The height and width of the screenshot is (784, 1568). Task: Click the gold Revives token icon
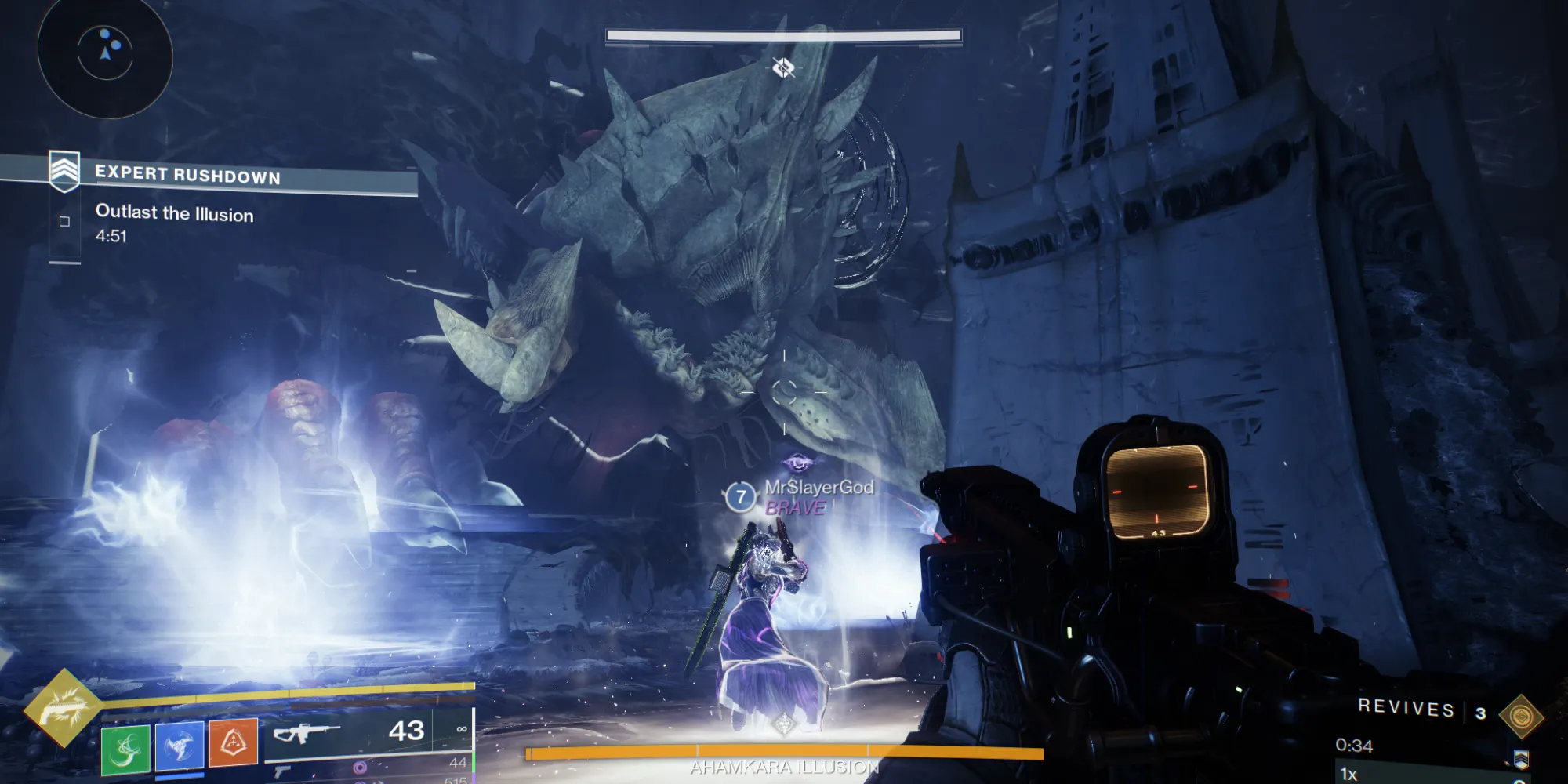(1521, 717)
